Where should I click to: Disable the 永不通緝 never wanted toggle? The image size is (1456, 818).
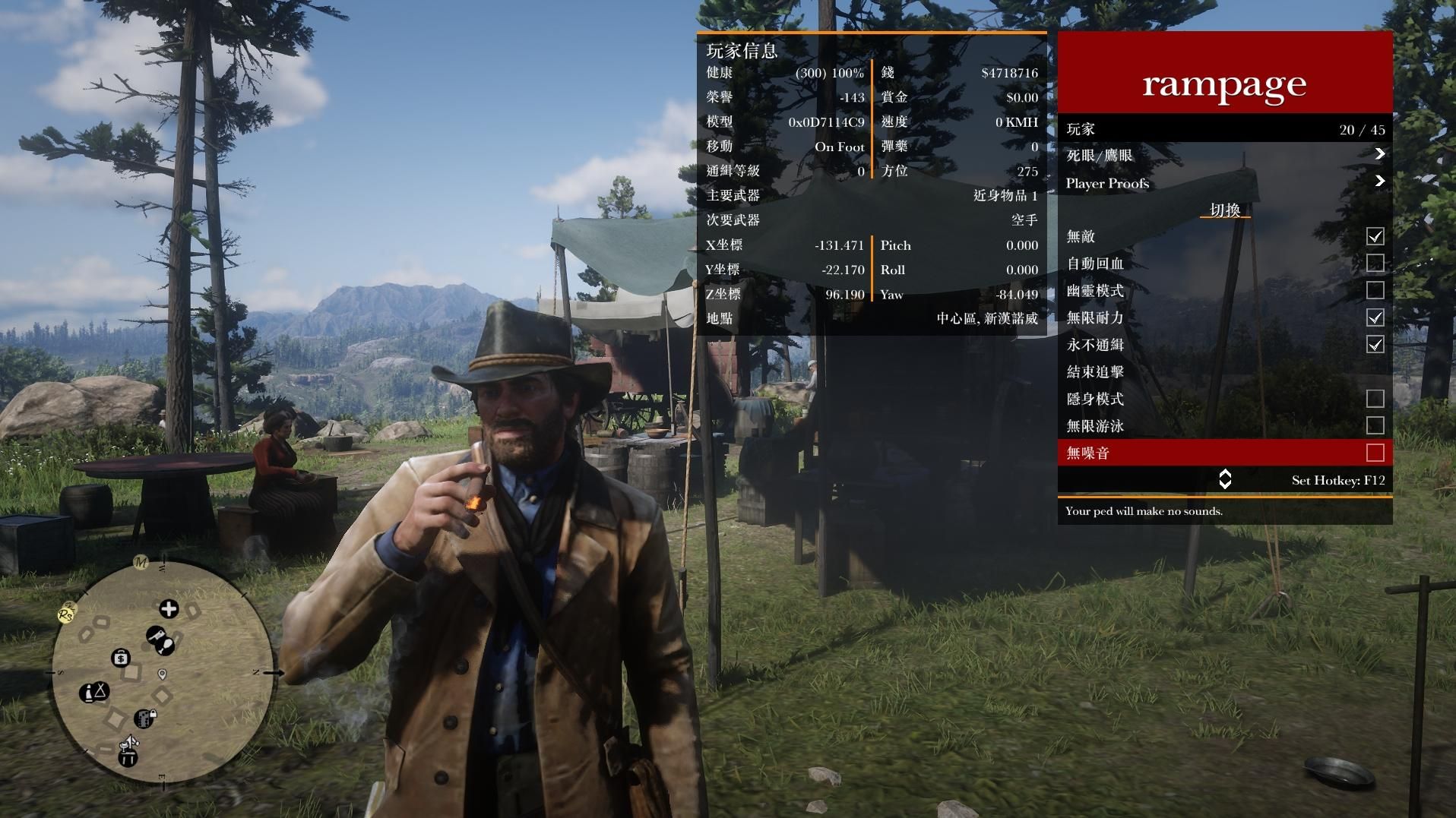pyautogui.click(x=1375, y=345)
